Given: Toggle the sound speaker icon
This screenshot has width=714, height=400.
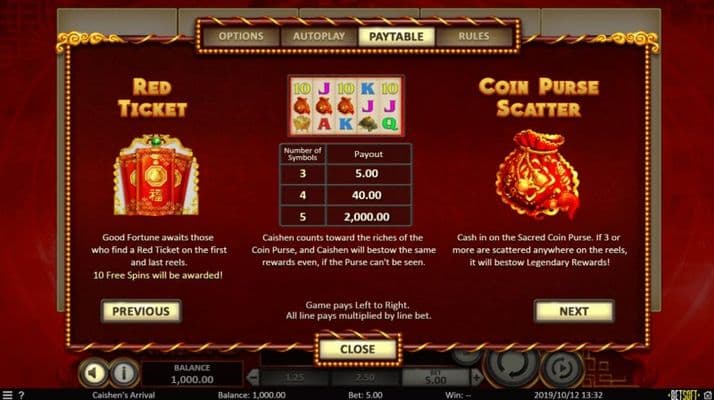Looking at the screenshot, I should (93, 373).
